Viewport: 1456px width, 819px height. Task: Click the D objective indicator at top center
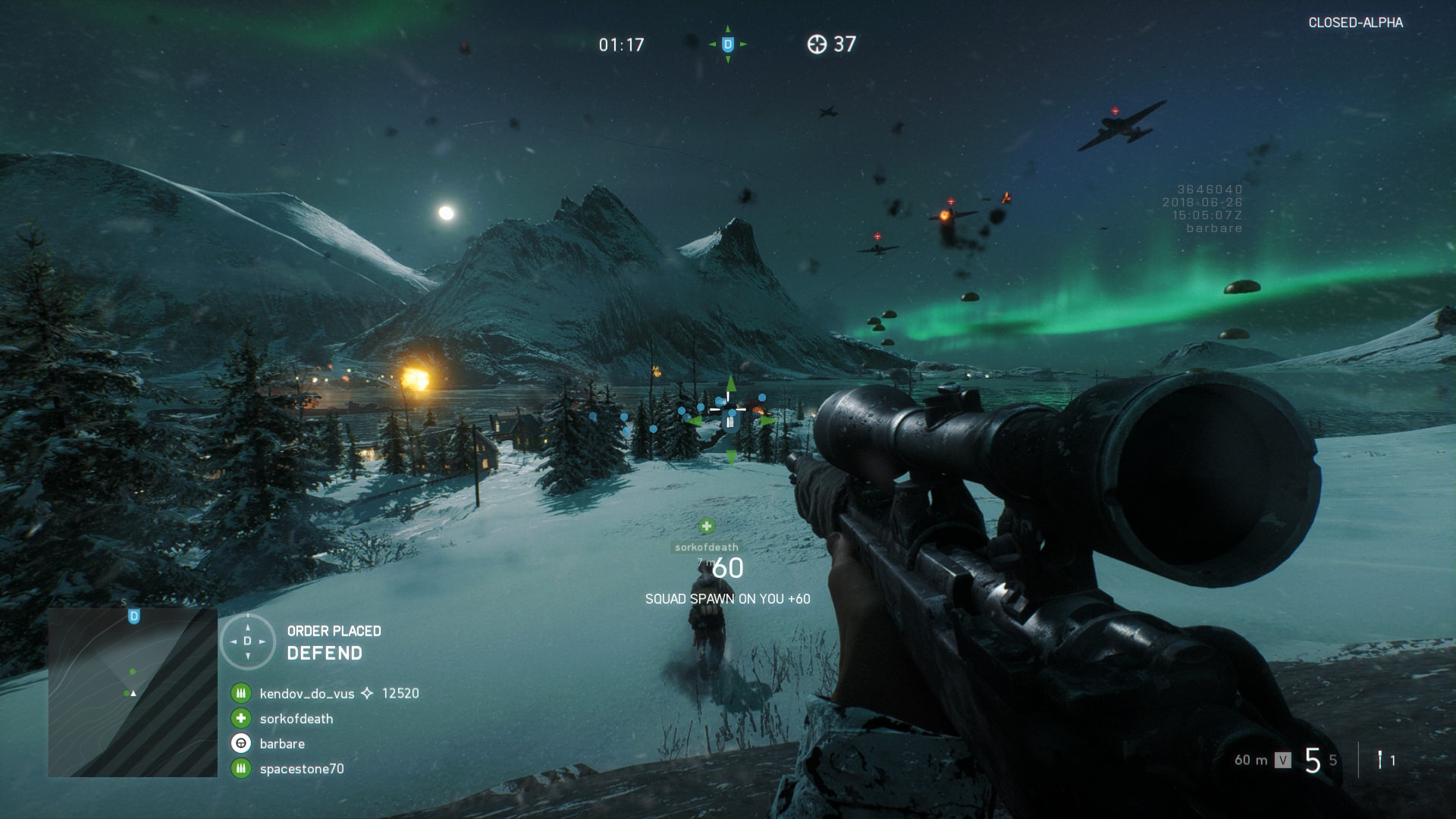coord(728,45)
